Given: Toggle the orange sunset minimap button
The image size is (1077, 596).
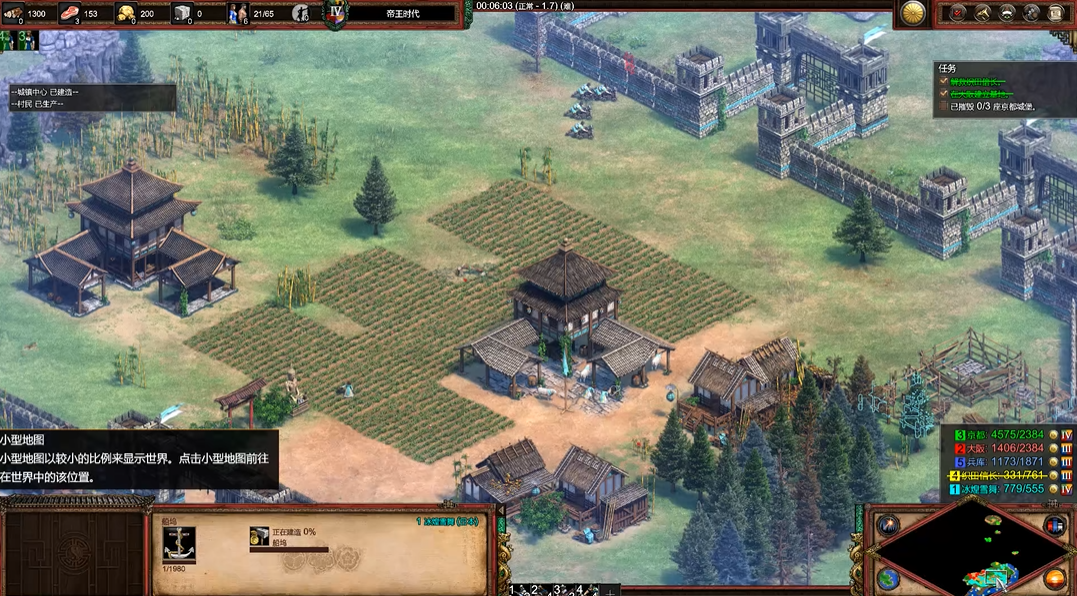Looking at the screenshot, I should (x=1054, y=578).
